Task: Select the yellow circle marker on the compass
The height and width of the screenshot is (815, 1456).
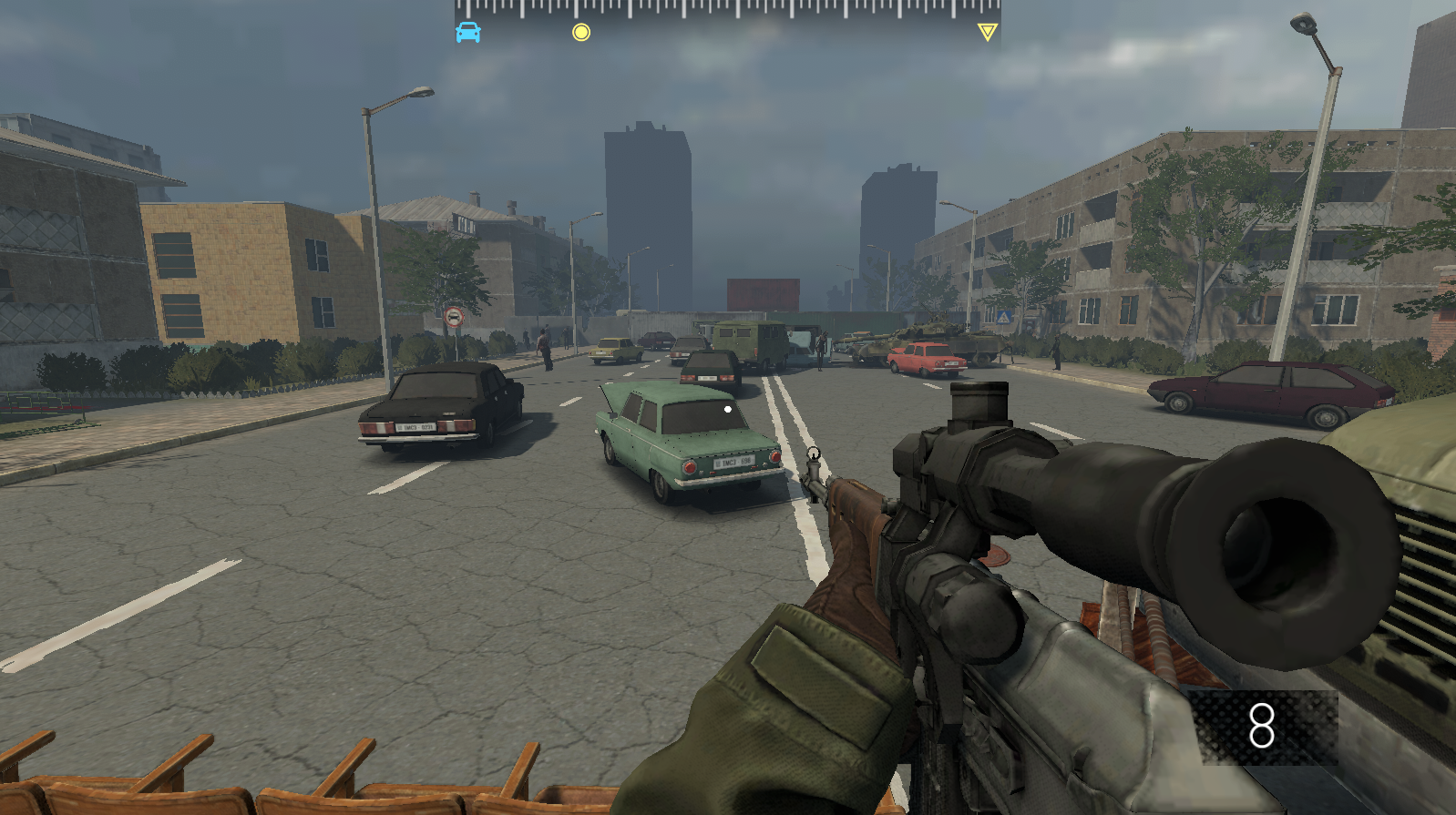Action: click(580, 32)
